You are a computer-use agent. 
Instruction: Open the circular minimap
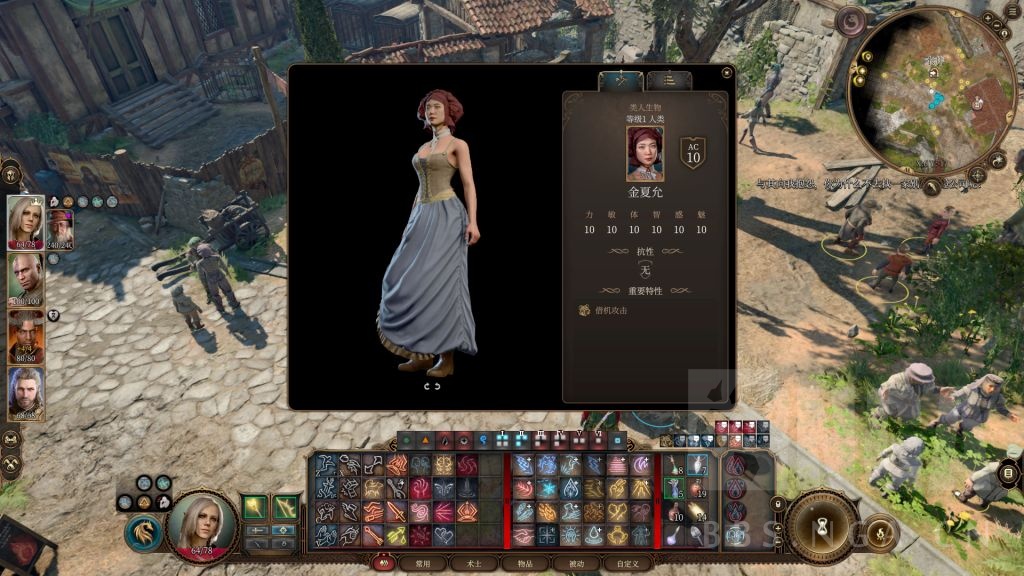(919, 92)
